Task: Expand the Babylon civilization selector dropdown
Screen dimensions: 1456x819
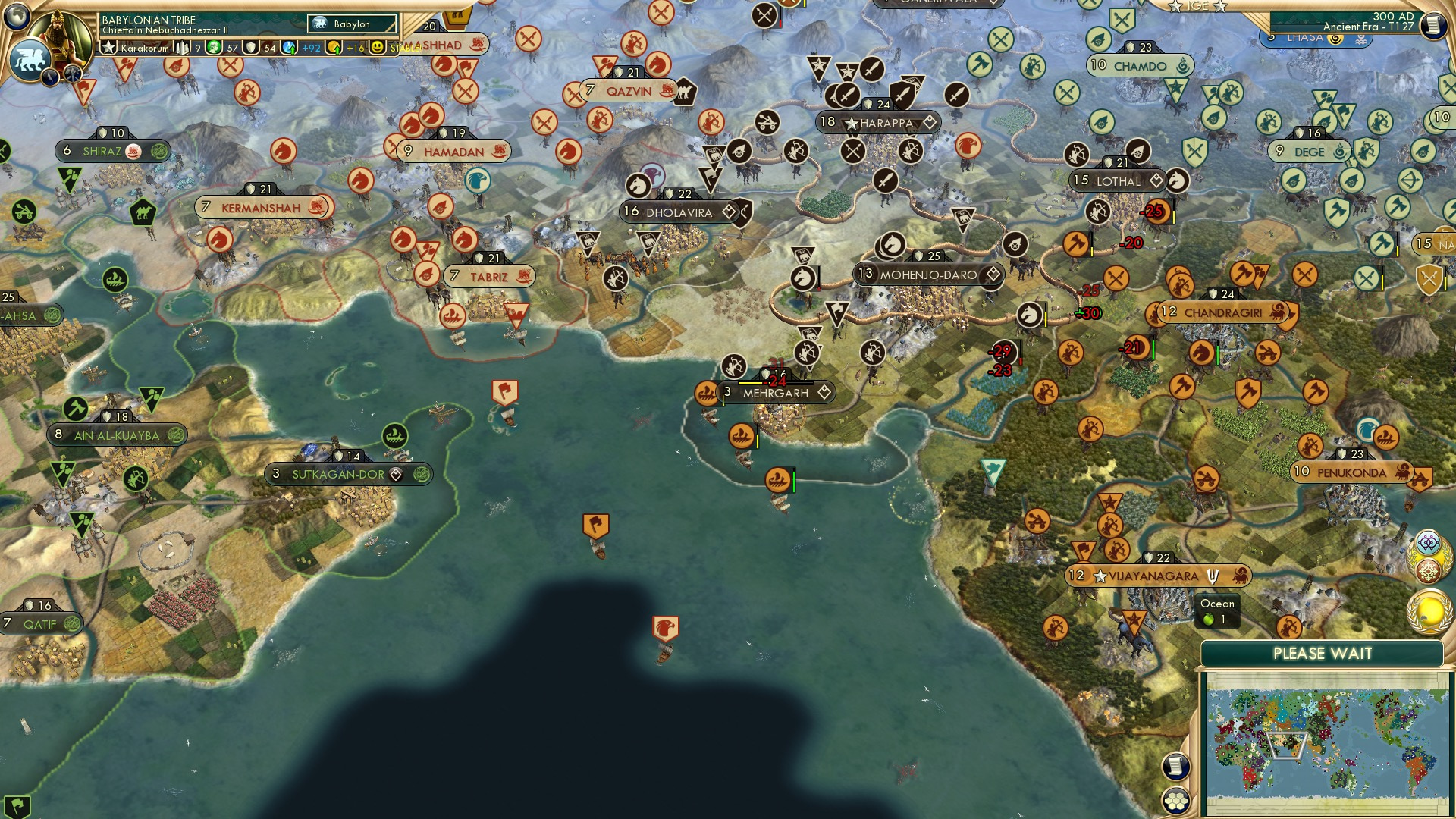Action: coord(352,24)
